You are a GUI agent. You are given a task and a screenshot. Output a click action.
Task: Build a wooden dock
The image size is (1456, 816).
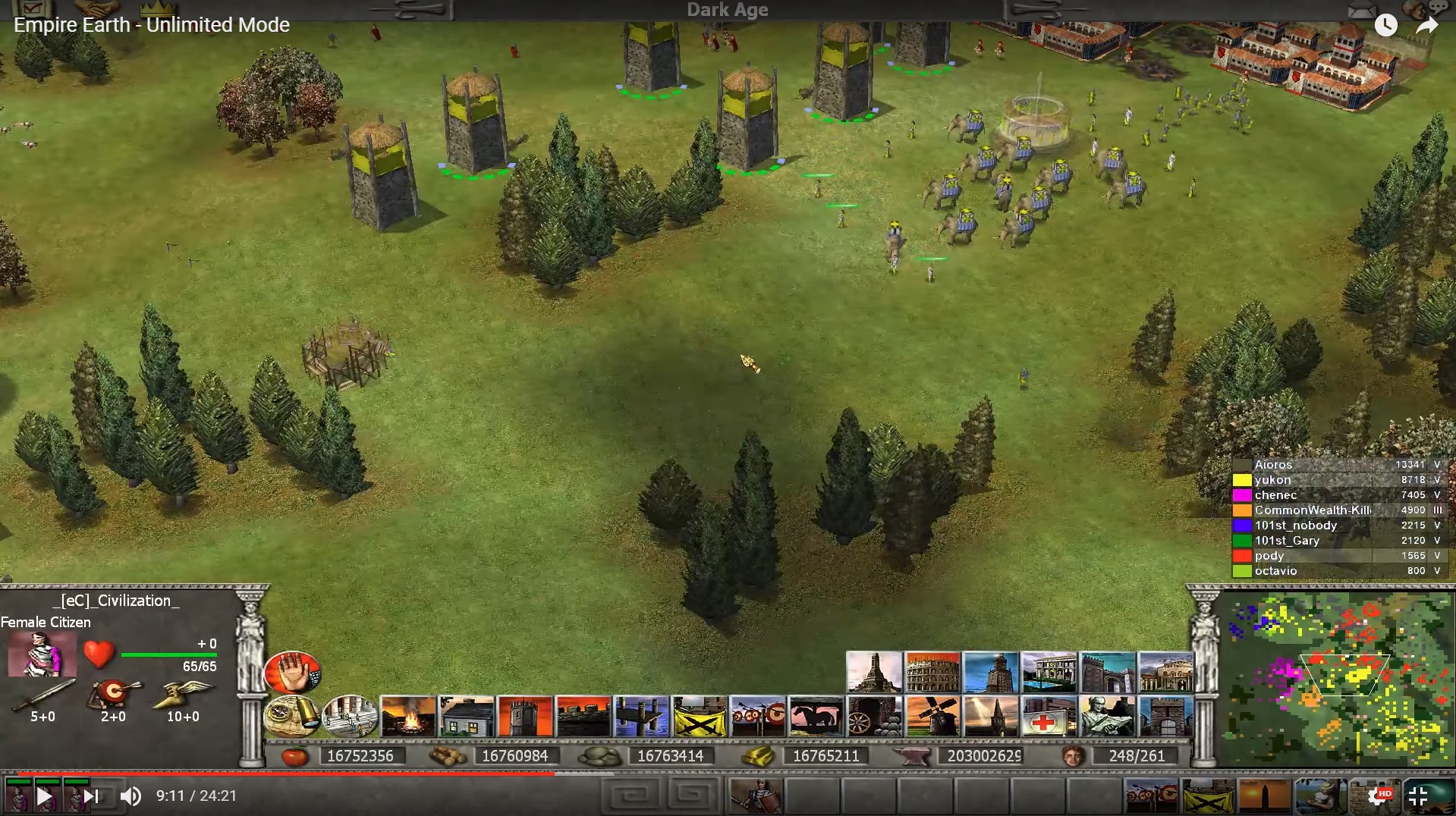[x=641, y=717]
